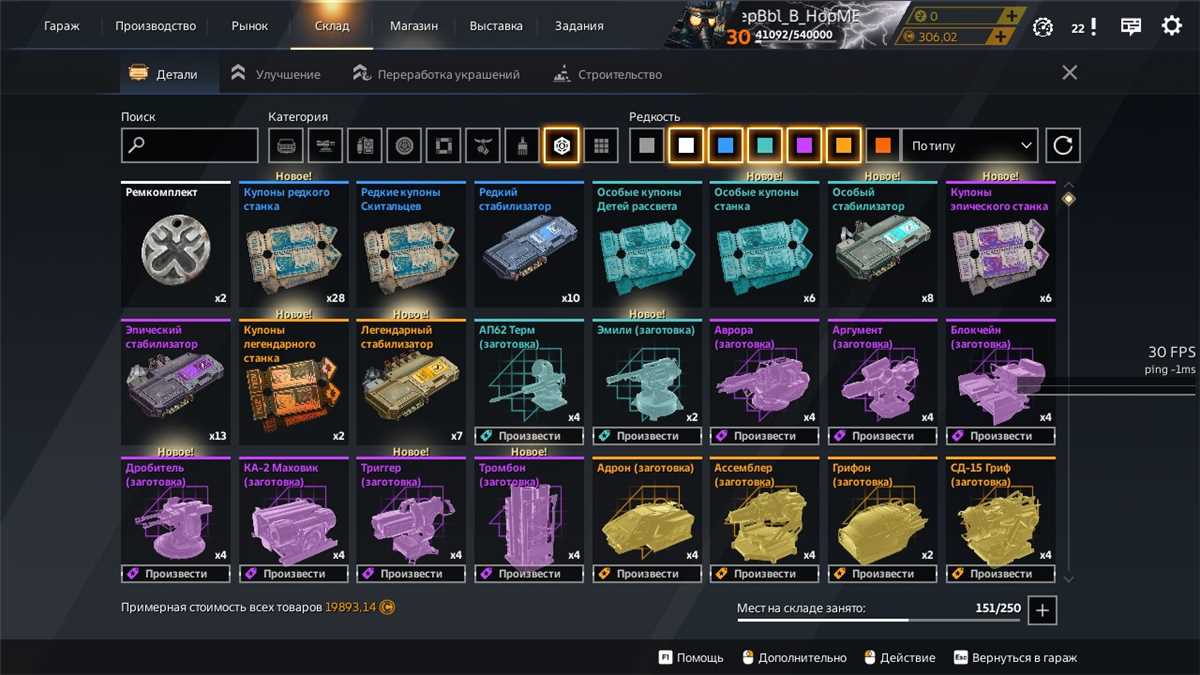Click Произвести under Грифон blueprint

pyautogui.click(x=883, y=574)
